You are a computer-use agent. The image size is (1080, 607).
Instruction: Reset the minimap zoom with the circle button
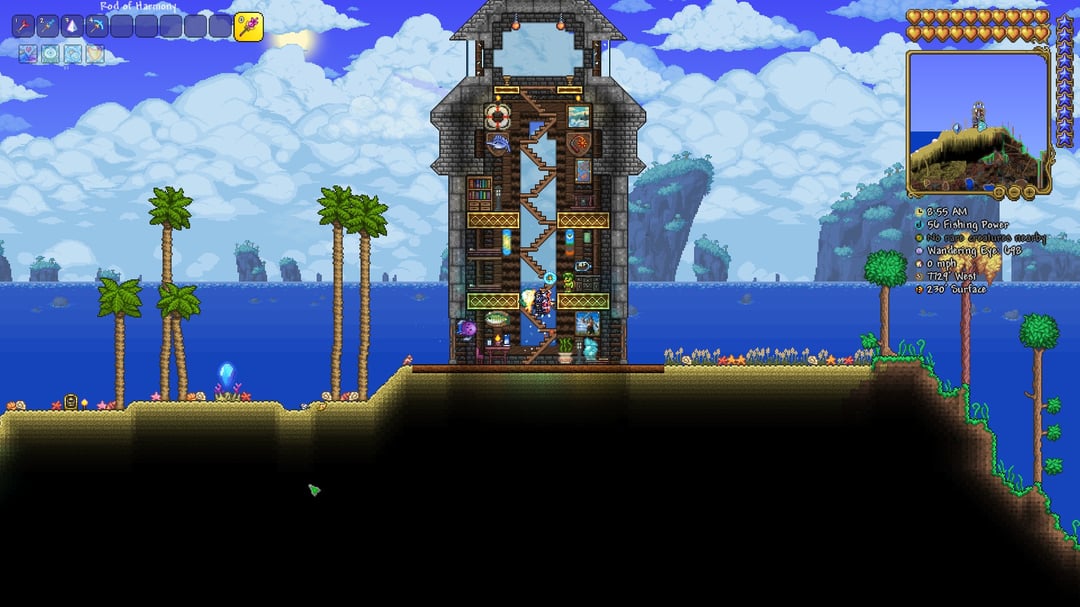coord(998,191)
